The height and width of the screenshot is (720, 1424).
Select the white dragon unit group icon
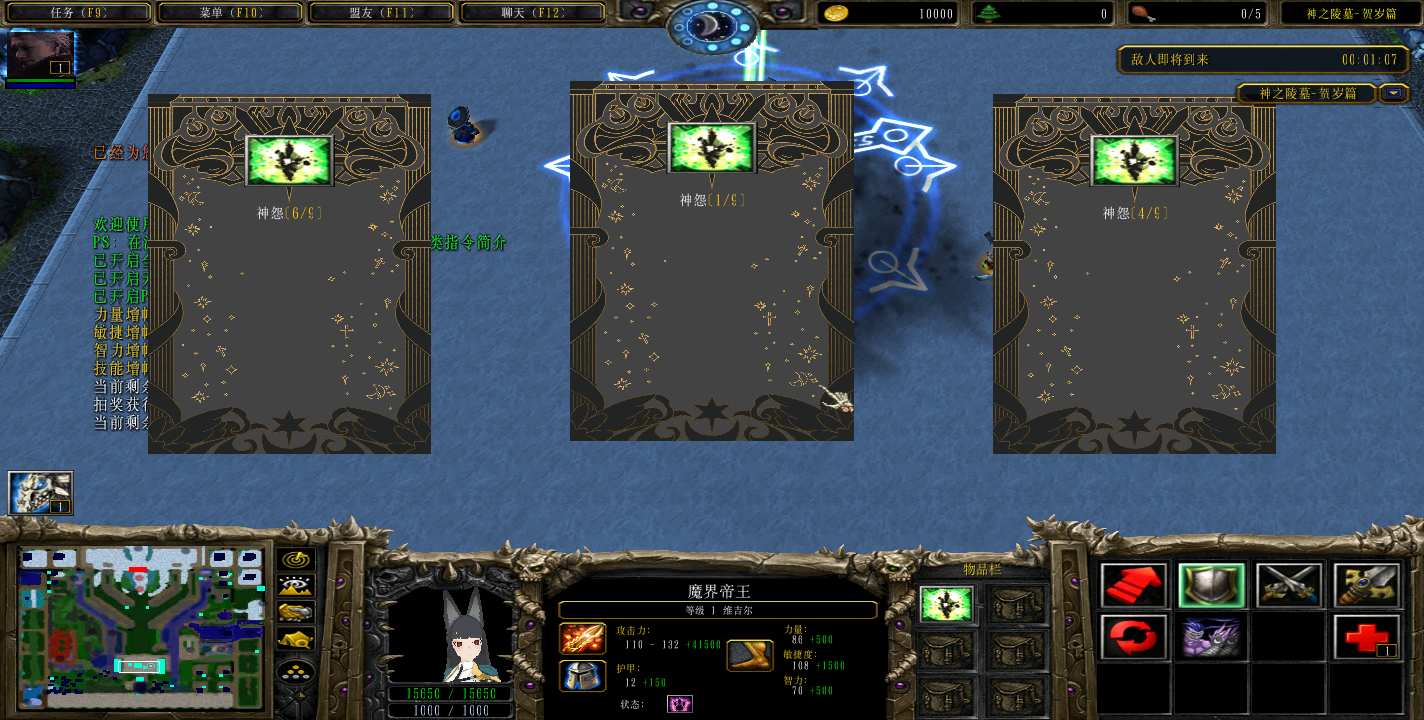click(x=41, y=493)
